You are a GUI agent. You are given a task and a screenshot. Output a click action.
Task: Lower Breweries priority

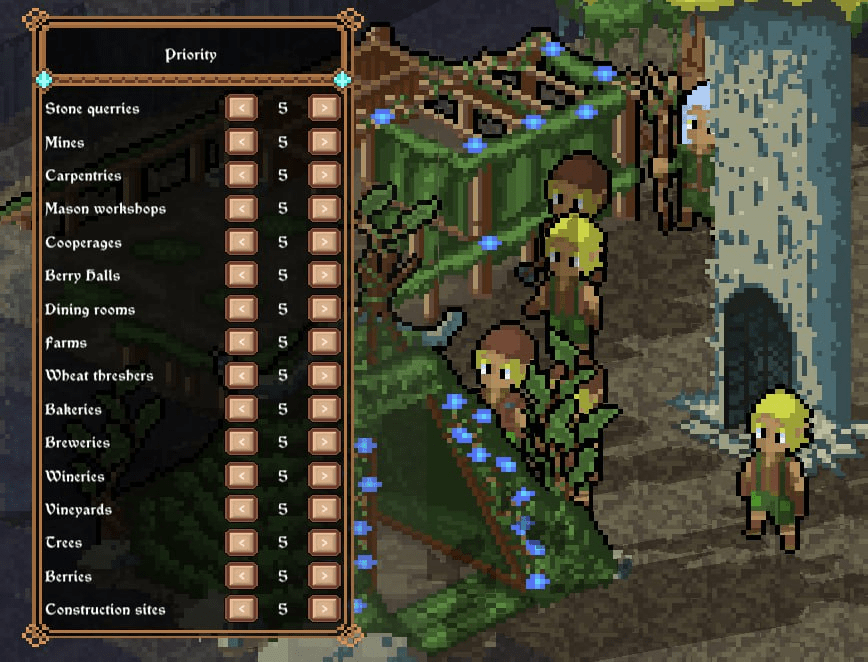point(241,442)
